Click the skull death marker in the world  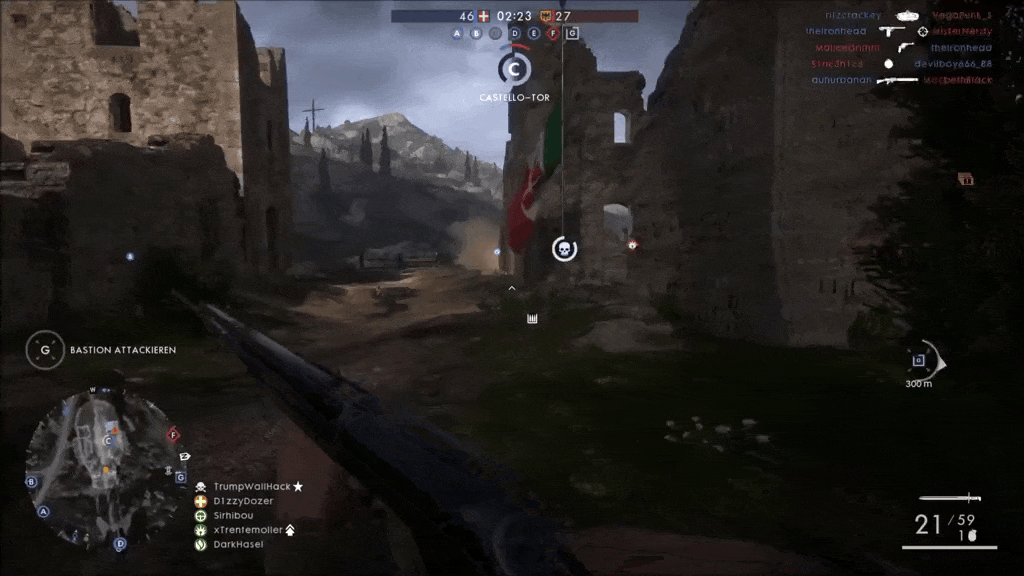(x=564, y=249)
